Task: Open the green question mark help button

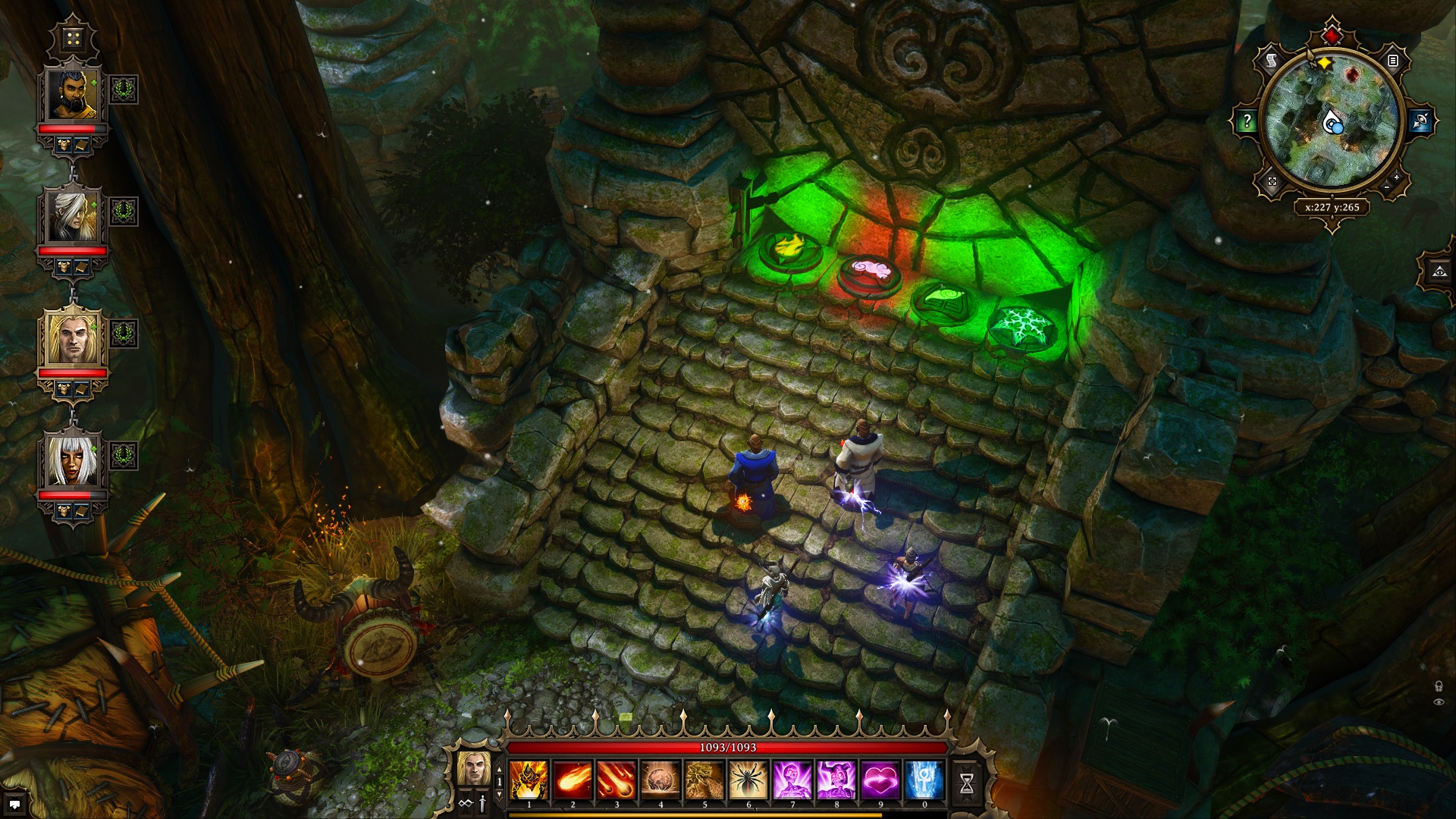Action: pos(1246,121)
